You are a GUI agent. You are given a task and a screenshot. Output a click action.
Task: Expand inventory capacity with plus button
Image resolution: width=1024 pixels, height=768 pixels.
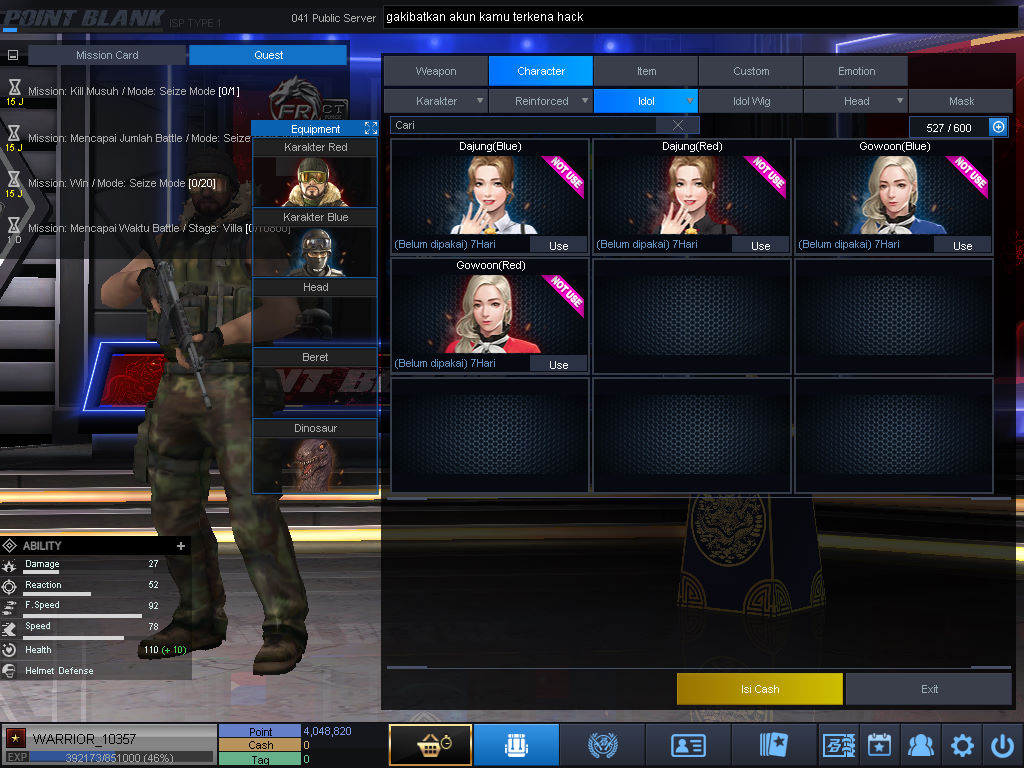coord(997,127)
